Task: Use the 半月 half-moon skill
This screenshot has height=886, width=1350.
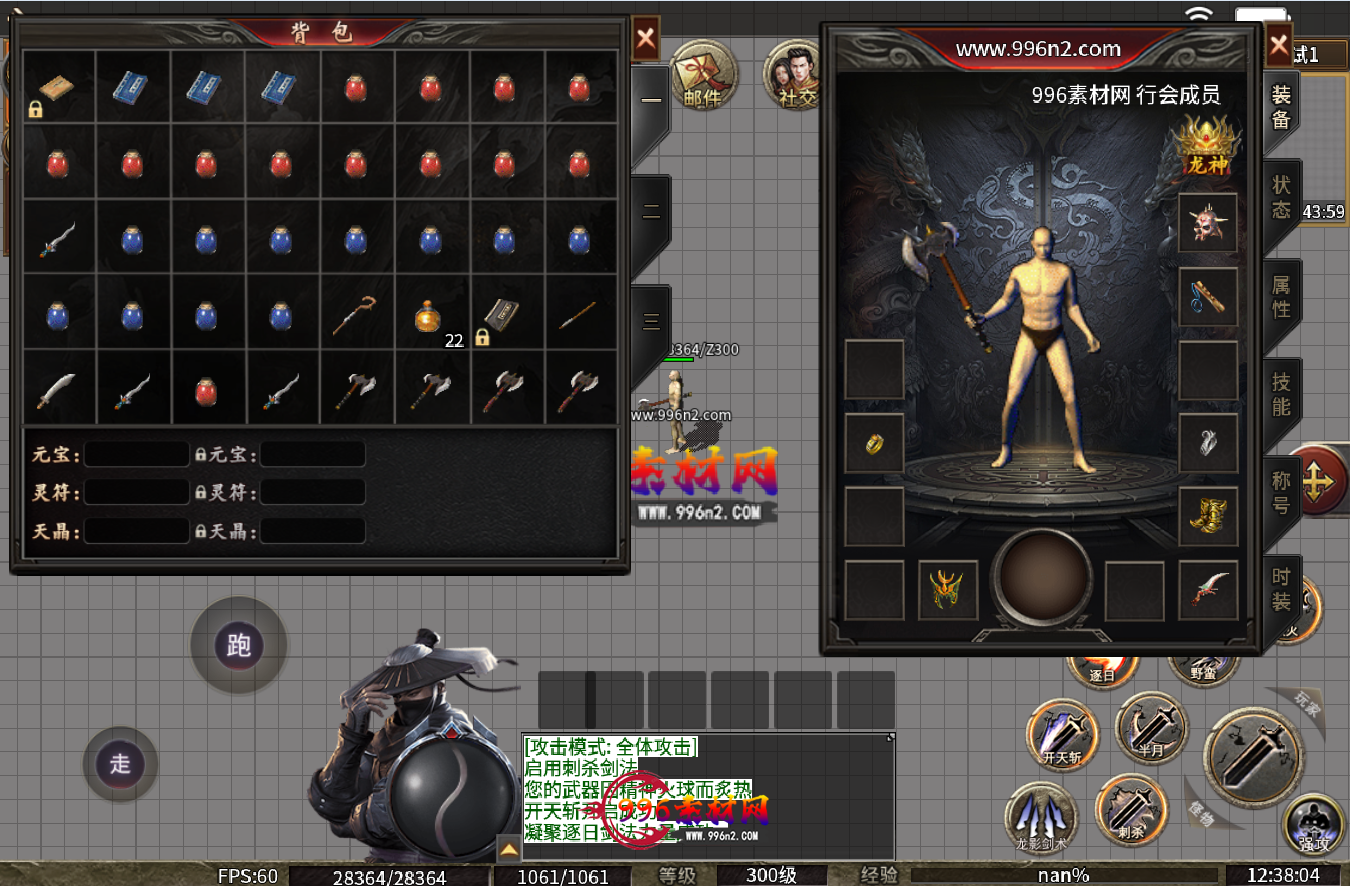Action: point(1152,727)
